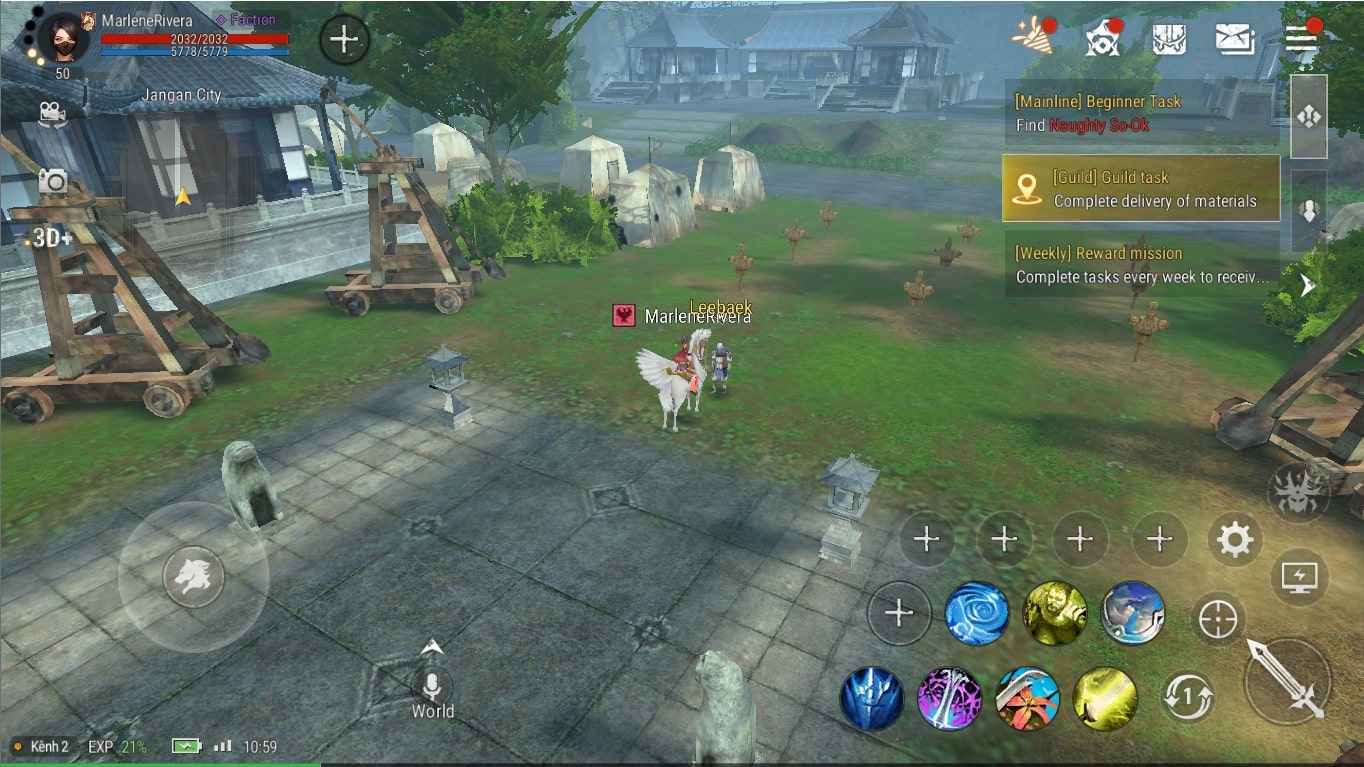
Task: Select the Mainline Beginner Task entry
Action: pos(1140,113)
